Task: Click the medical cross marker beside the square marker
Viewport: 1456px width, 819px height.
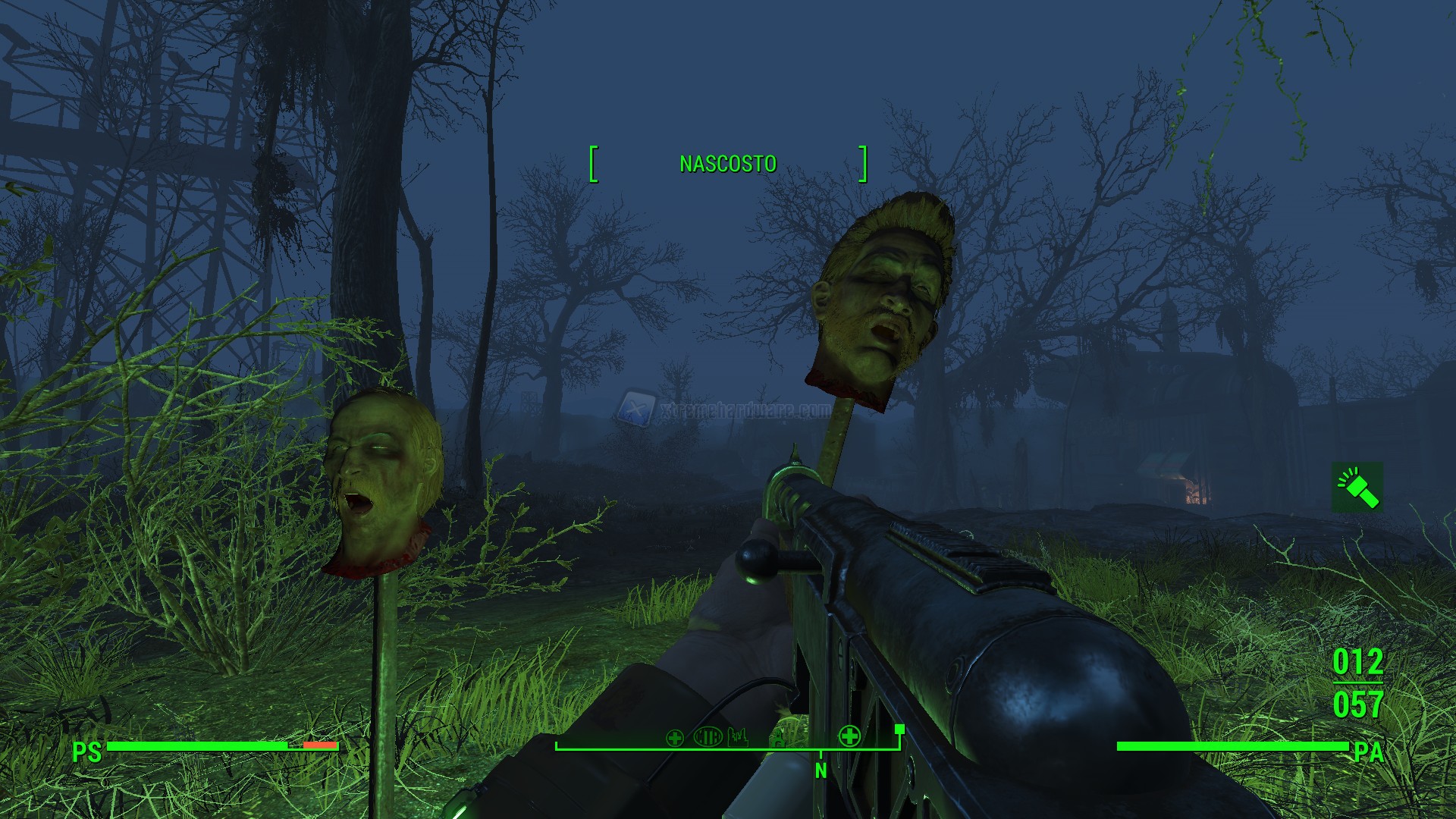Action: click(x=849, y=736)
